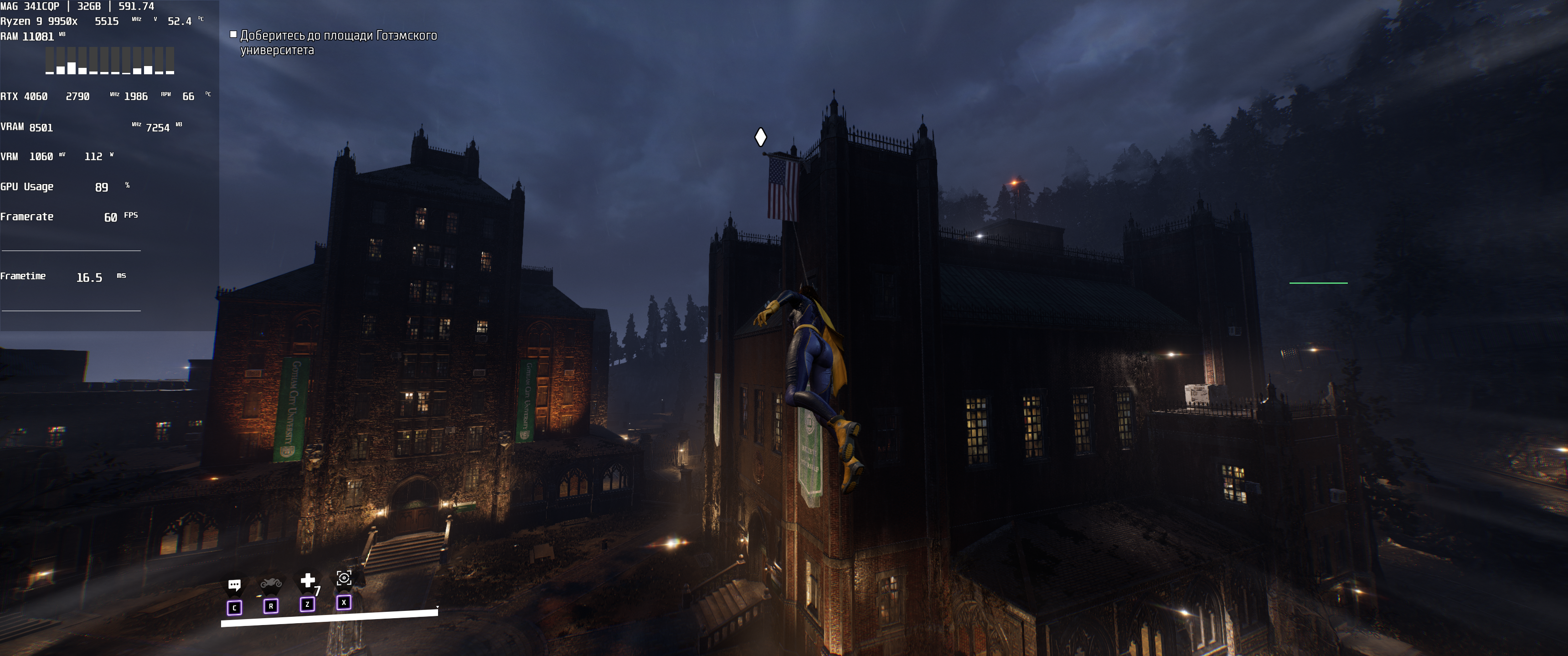This screenshot has height=656, width=1568.
Task: Open the speech bubble emote icon
Action: (x=234, y=585)
